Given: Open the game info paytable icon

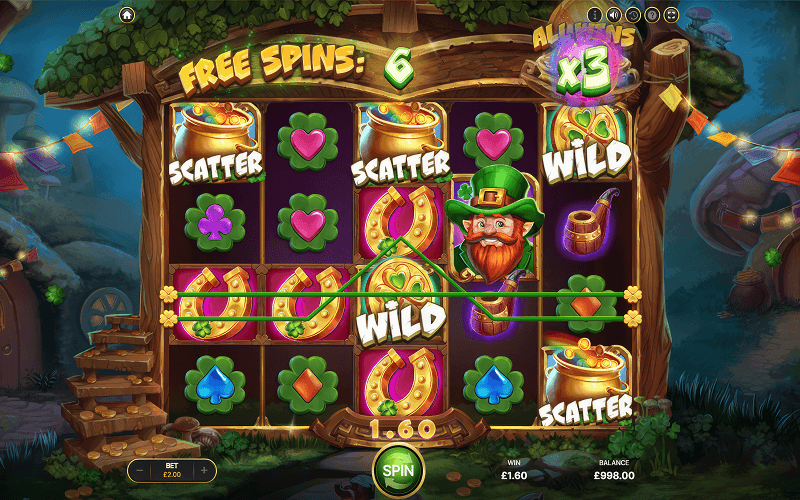Looking at the screenshot, I should (595, 15).
